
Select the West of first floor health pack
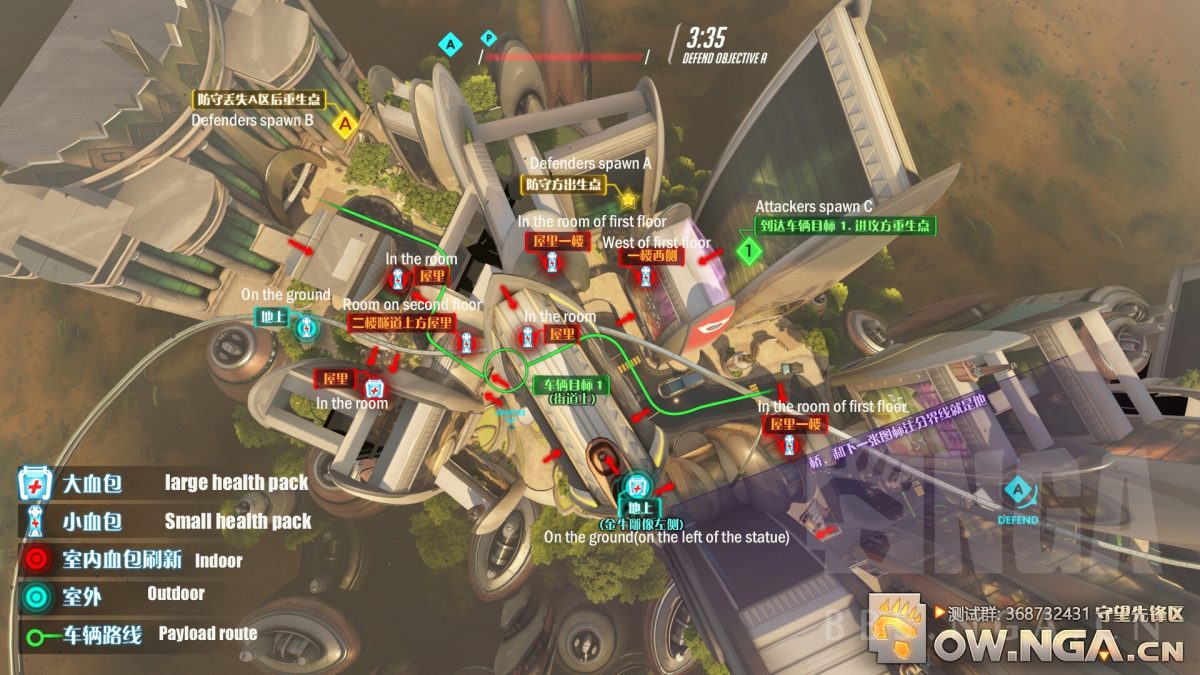(646, 276)
